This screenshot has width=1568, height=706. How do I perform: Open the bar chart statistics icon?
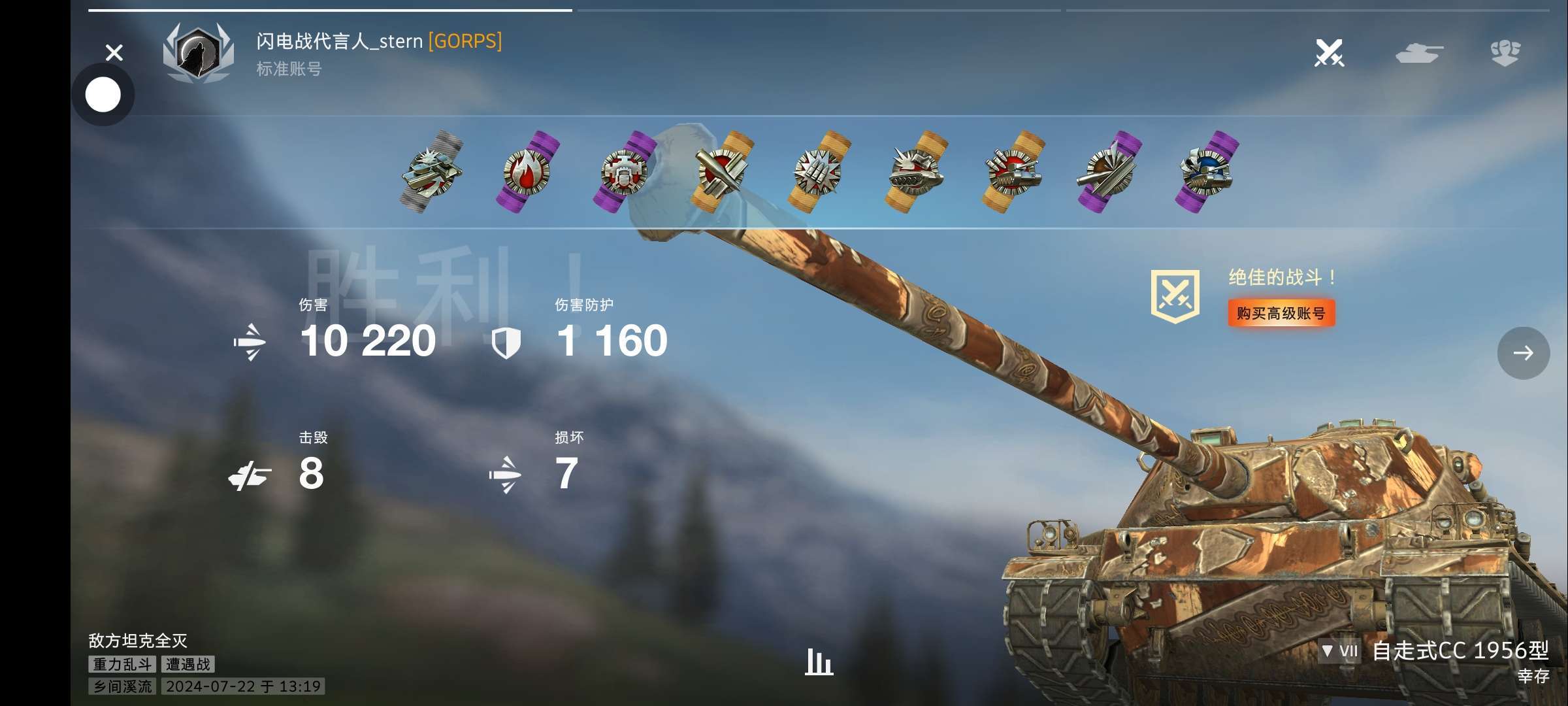[x=819, y=662]
